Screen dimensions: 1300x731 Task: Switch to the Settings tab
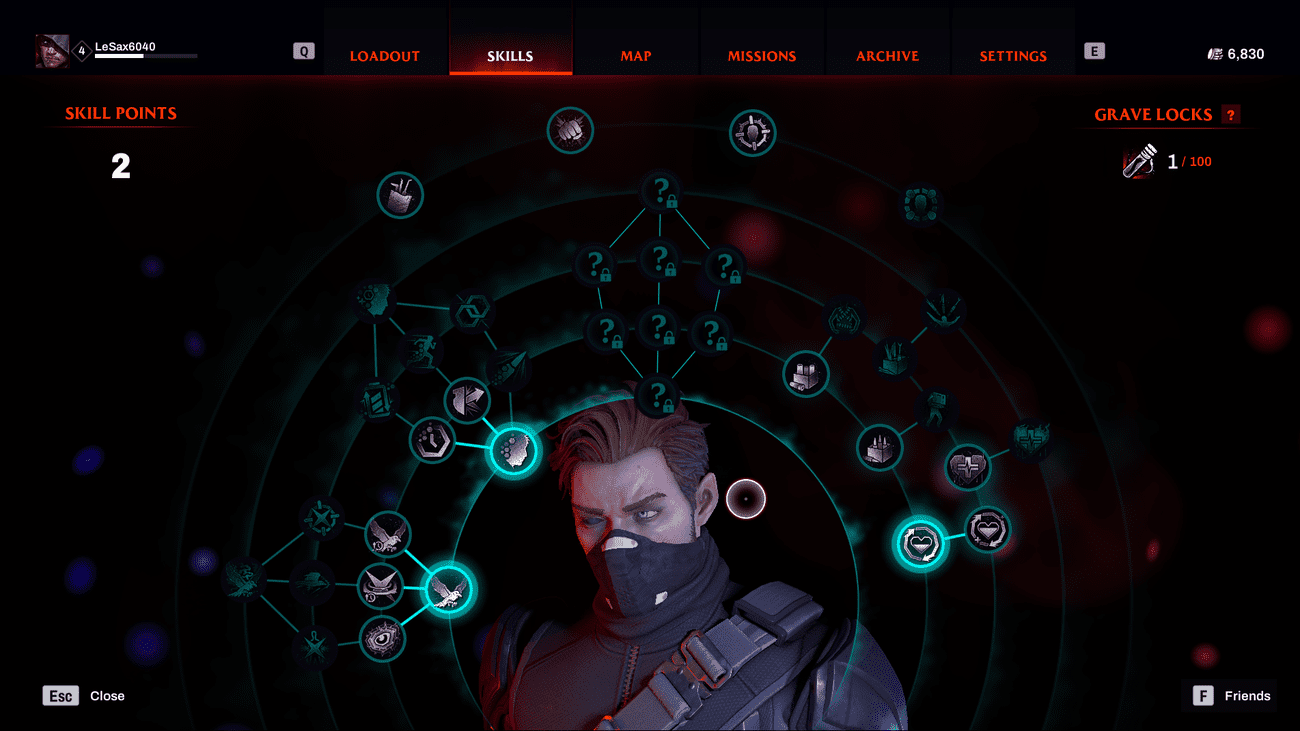1013,56
